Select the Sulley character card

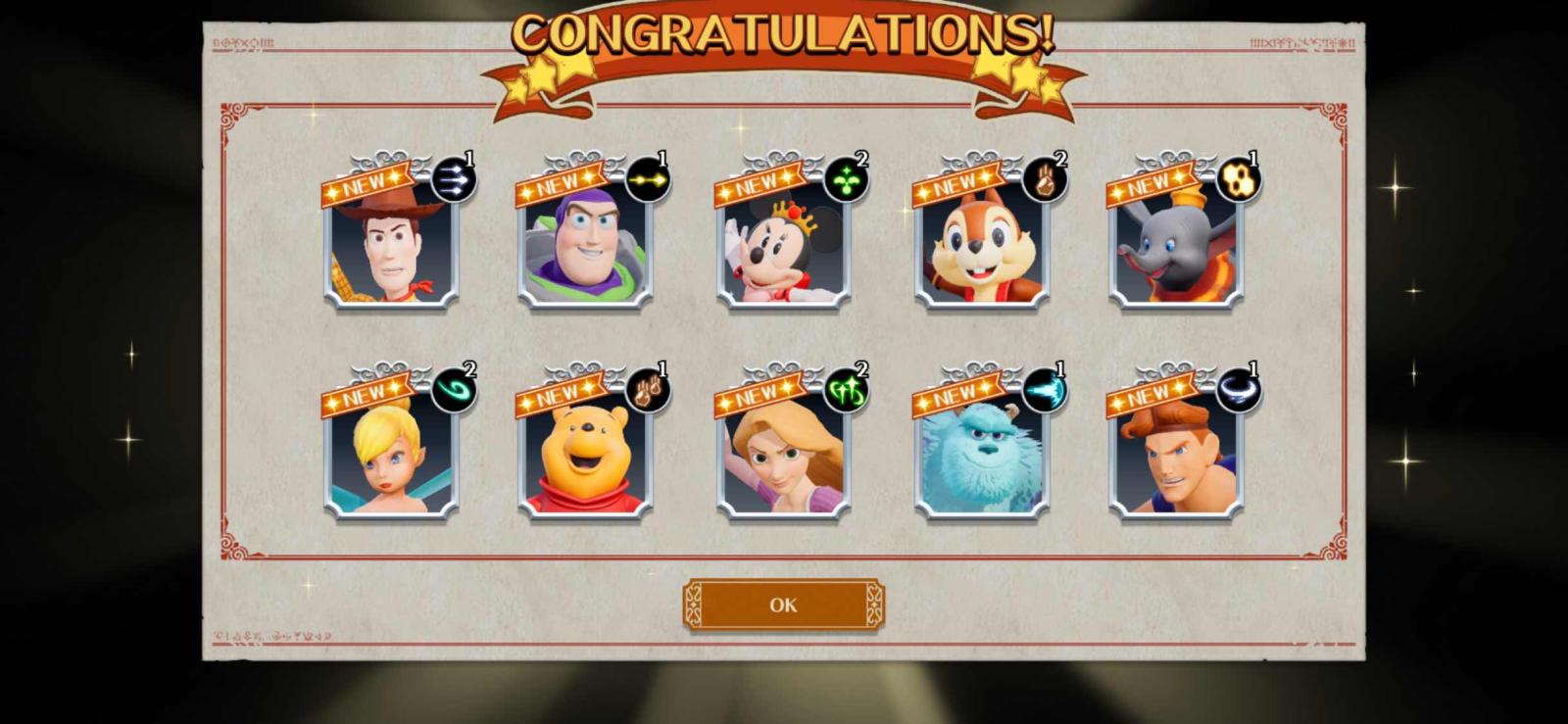(982, 453)
